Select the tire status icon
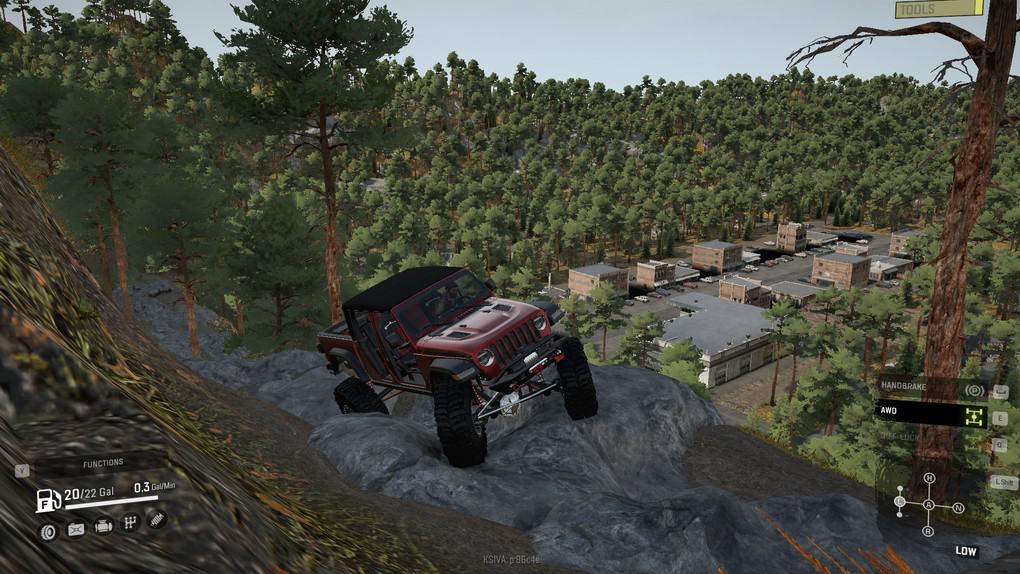The height and width of the screenshot is (574, 1020). click(48, 530)
